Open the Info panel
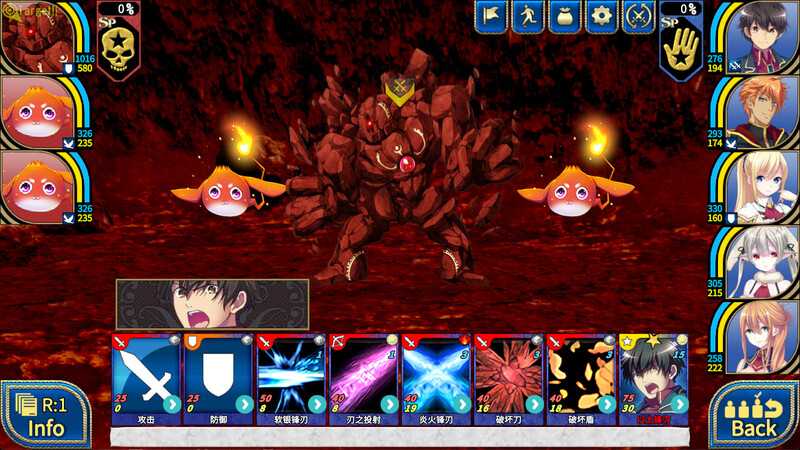800x450 pixels. click(45, 416)
